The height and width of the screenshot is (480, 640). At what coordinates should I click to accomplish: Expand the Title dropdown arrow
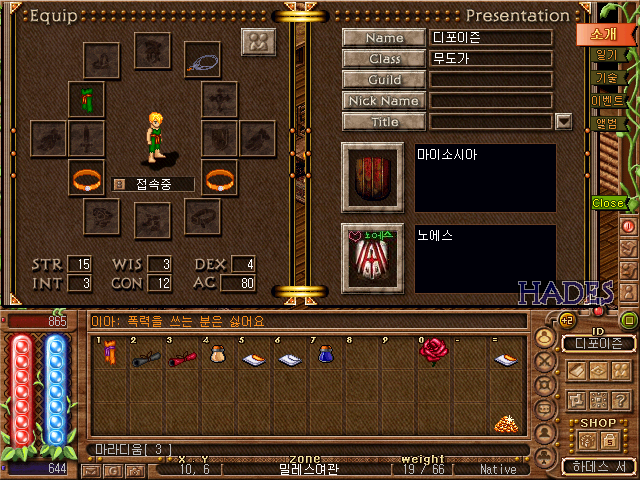pyautogui.click(x=563, y=122)
